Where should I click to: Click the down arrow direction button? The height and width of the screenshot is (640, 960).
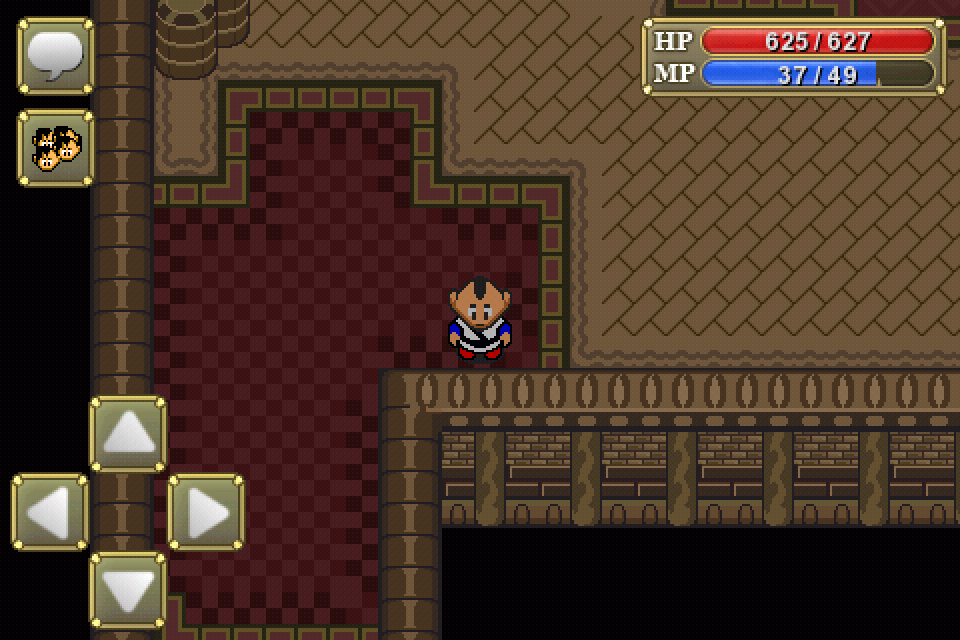[x=128, y=590]
